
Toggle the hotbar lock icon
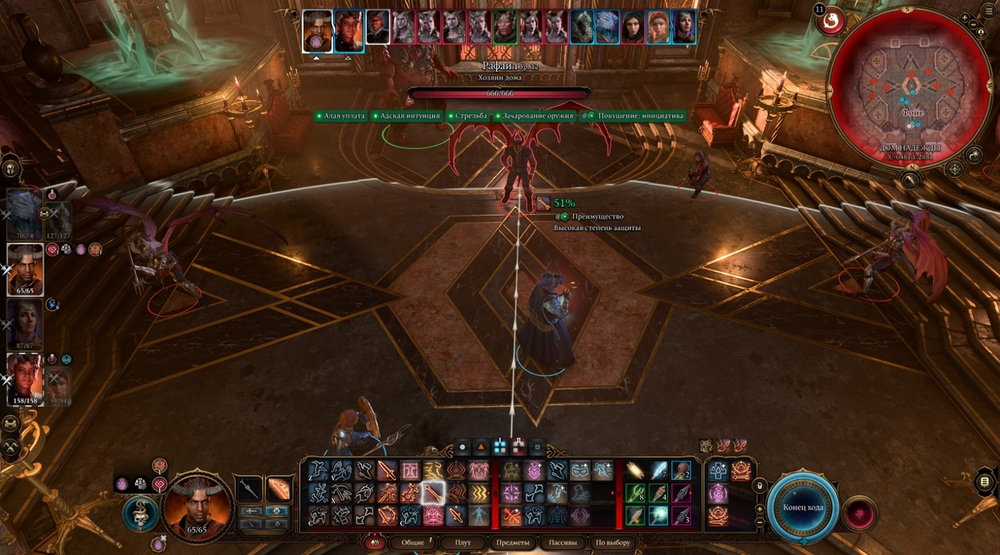point(759,487)
